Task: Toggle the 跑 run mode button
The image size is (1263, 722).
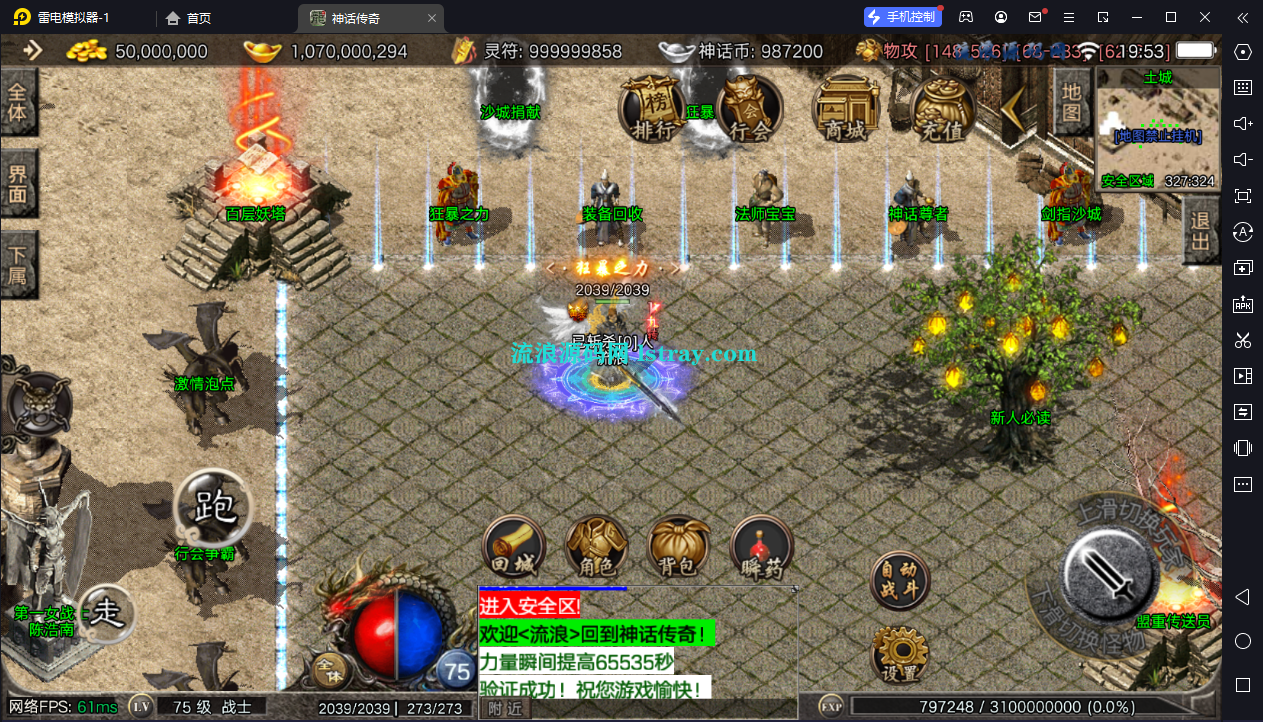Action: click(x=213, y=507)
